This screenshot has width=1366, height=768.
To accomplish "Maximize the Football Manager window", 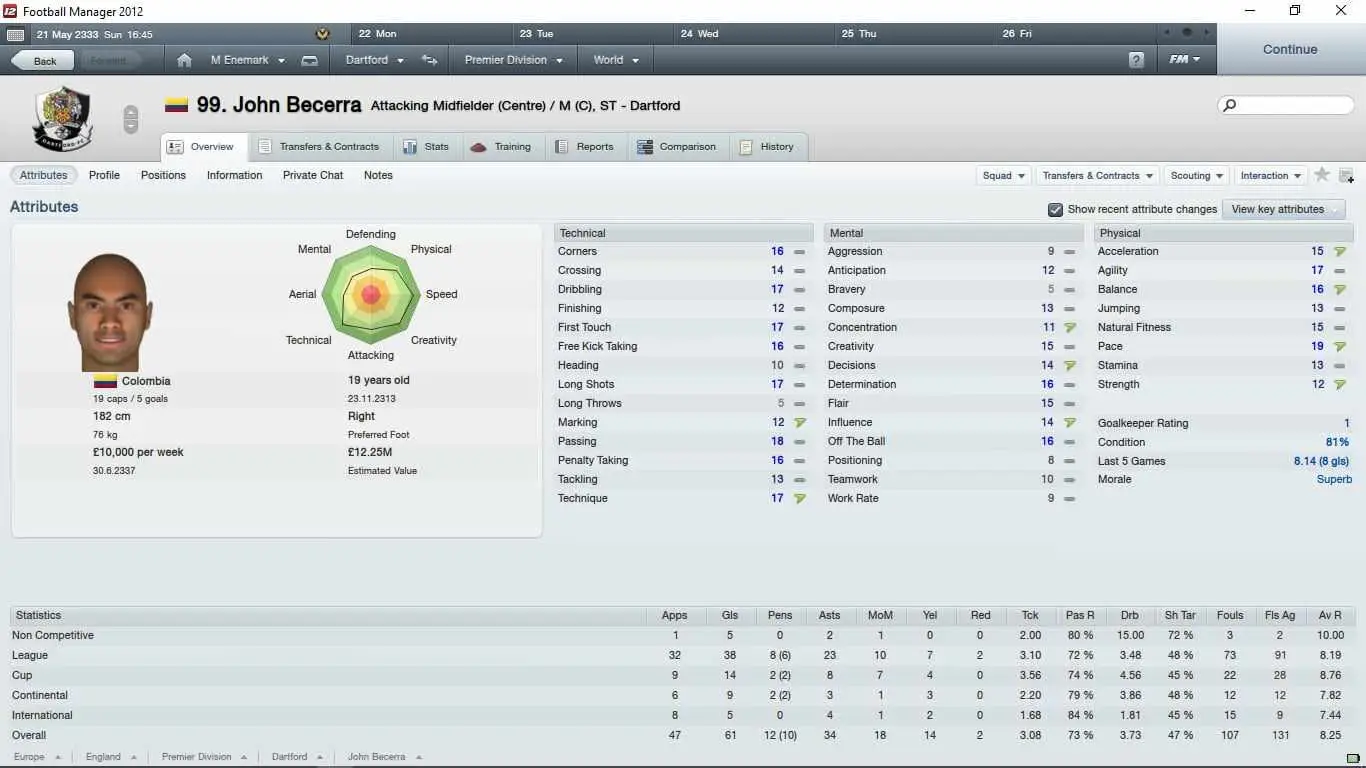I will point(1295,11).
